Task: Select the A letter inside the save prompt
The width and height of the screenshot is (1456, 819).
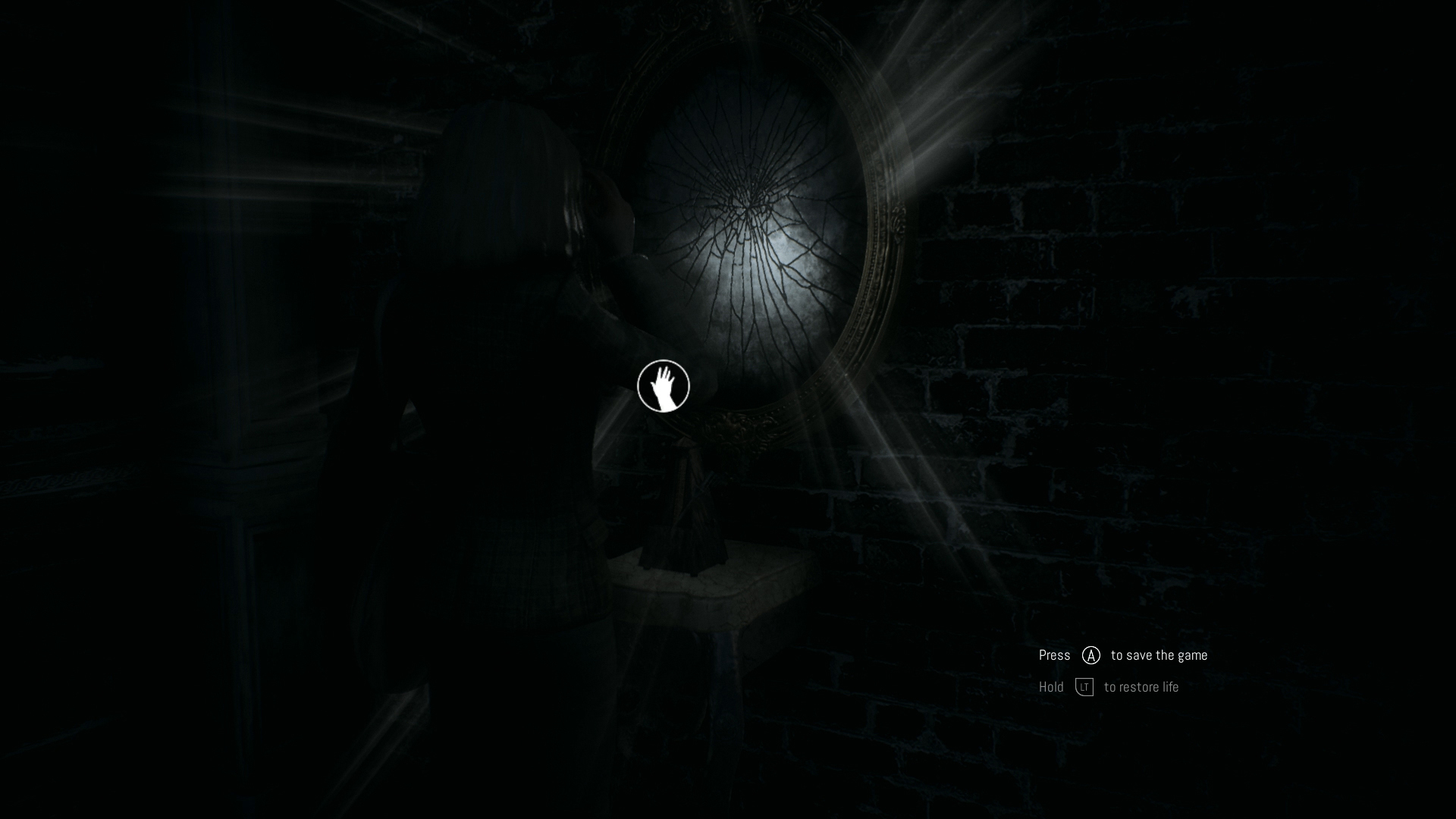Action: tap(1090, 655)
